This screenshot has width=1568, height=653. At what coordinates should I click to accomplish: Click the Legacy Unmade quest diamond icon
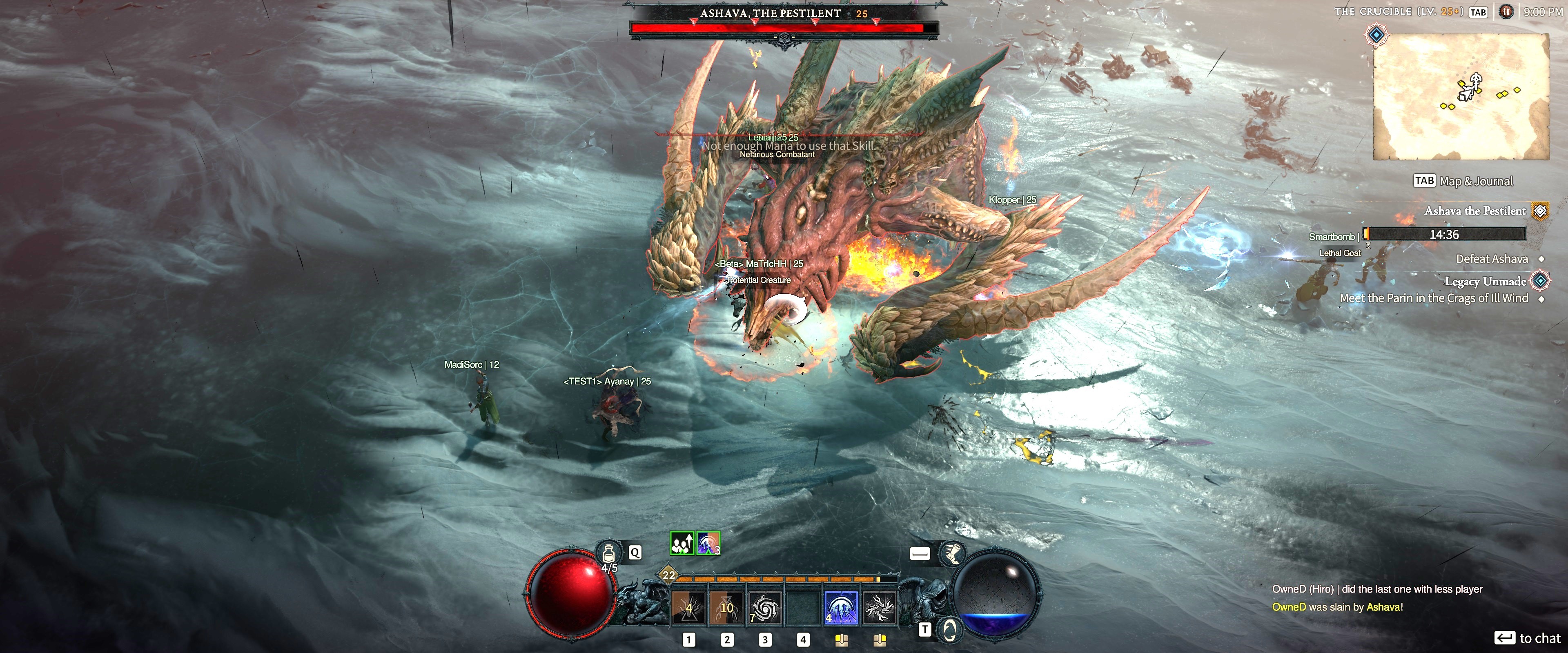point(1540,280)
